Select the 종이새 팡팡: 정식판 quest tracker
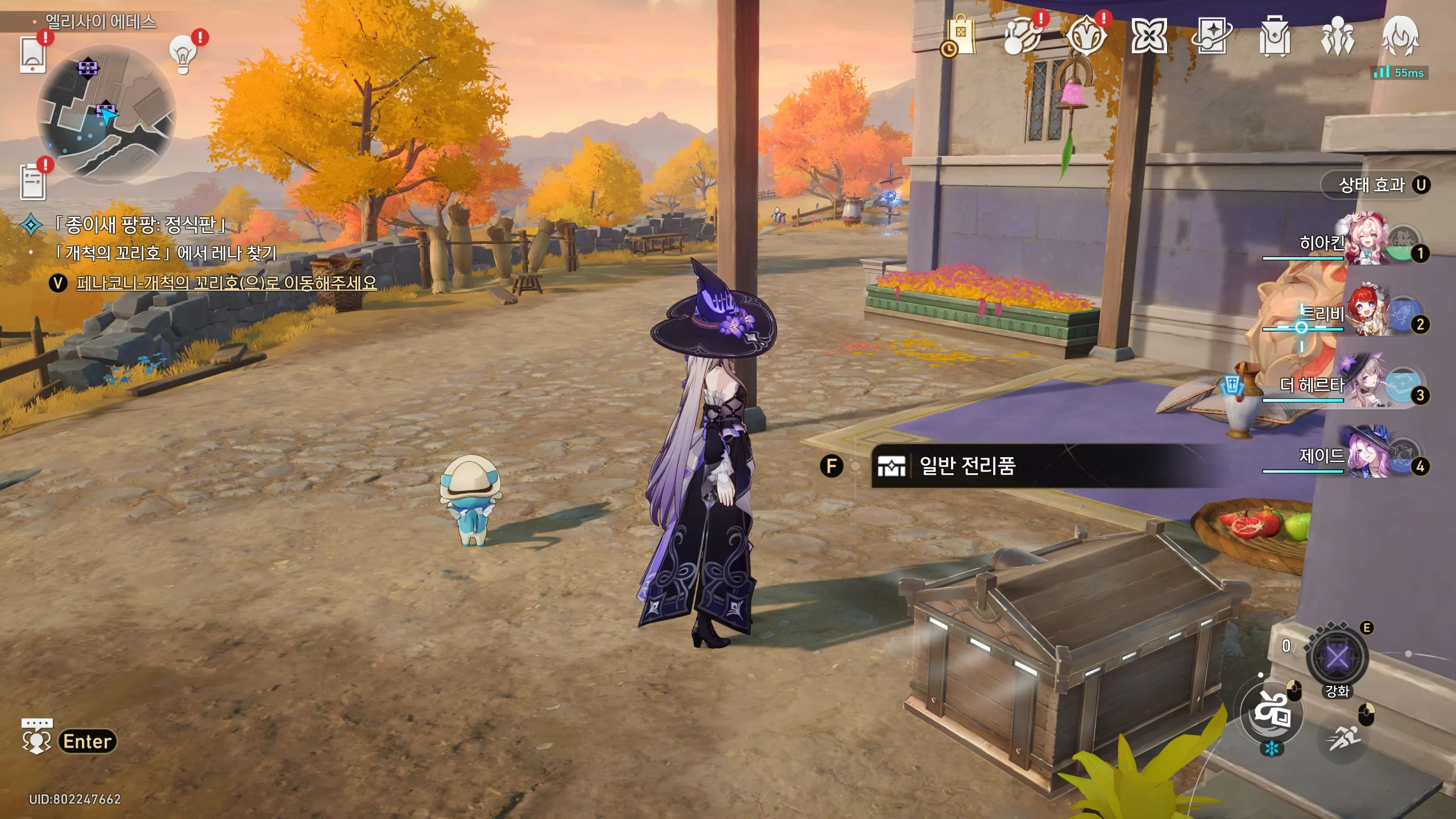Image resolution: width=1456 pixels, height=819 pixels. point(140,225)
